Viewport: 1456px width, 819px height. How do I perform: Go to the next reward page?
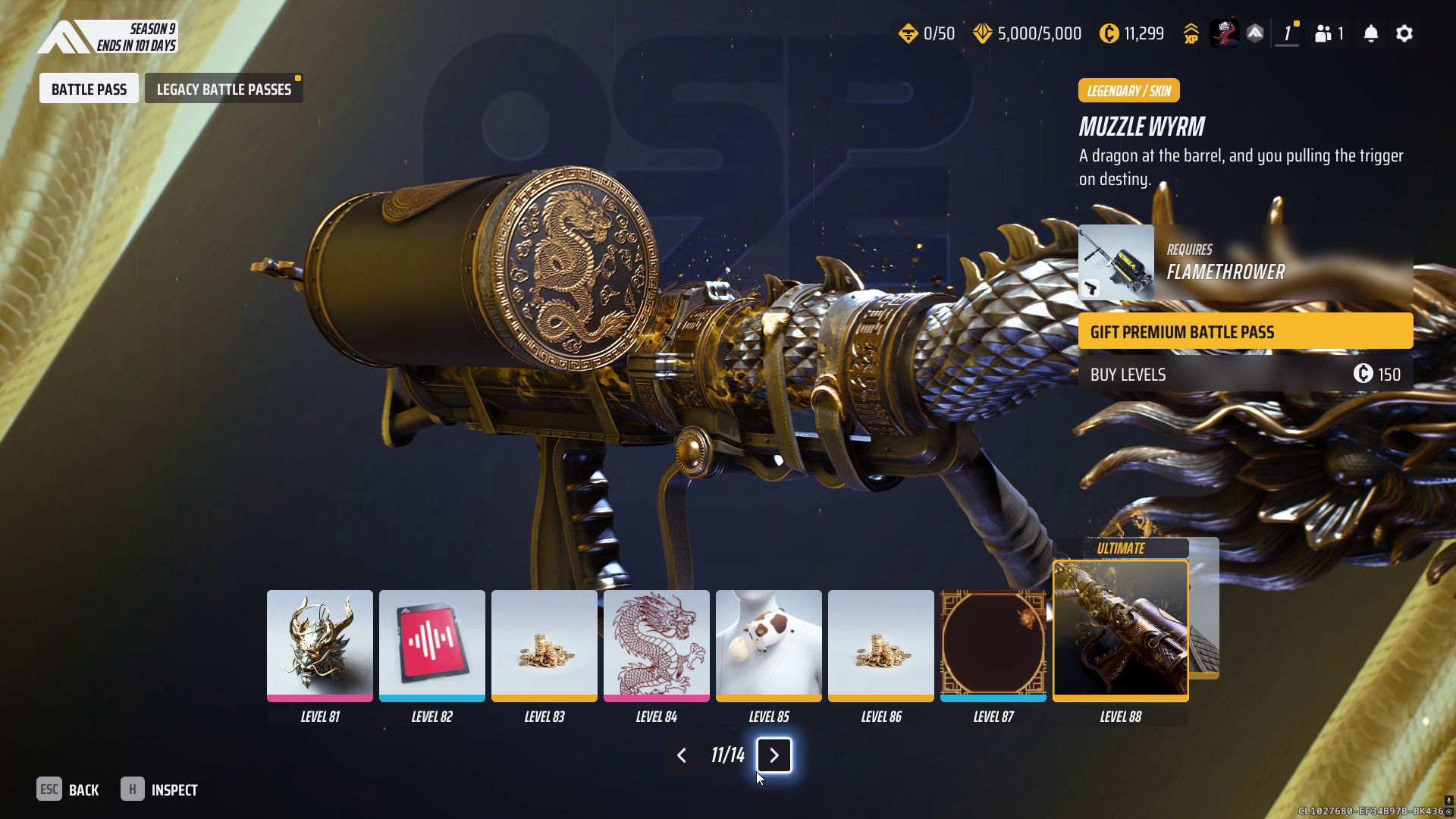coord(773,755)
